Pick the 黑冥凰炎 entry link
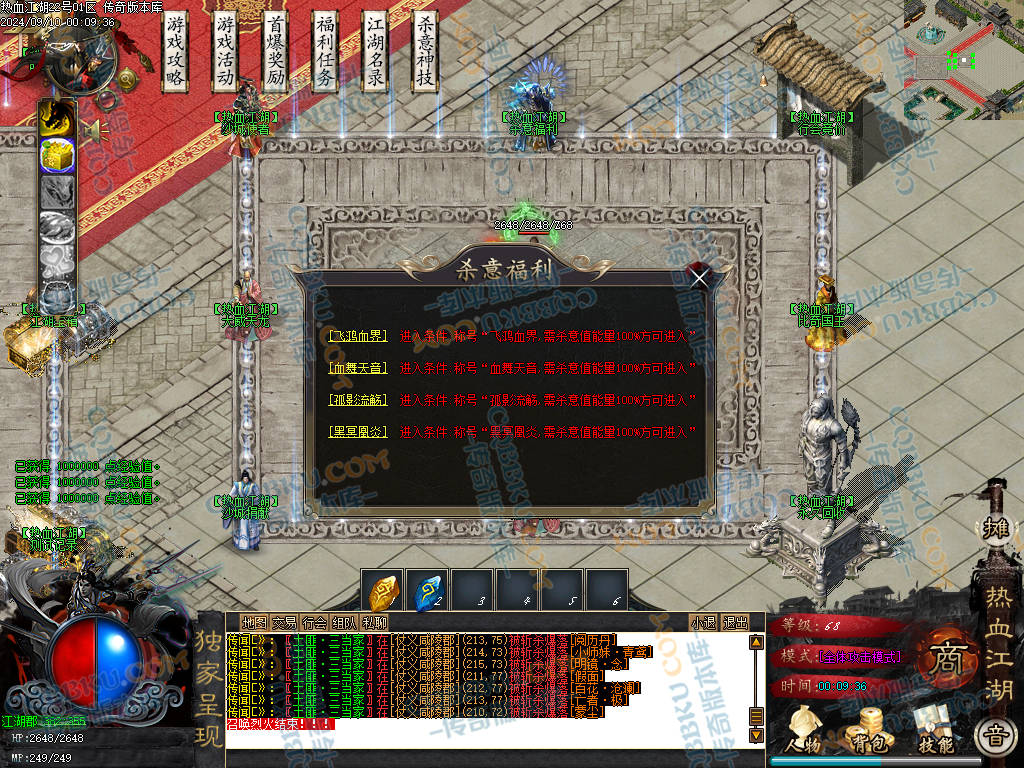 click(357, 431)
